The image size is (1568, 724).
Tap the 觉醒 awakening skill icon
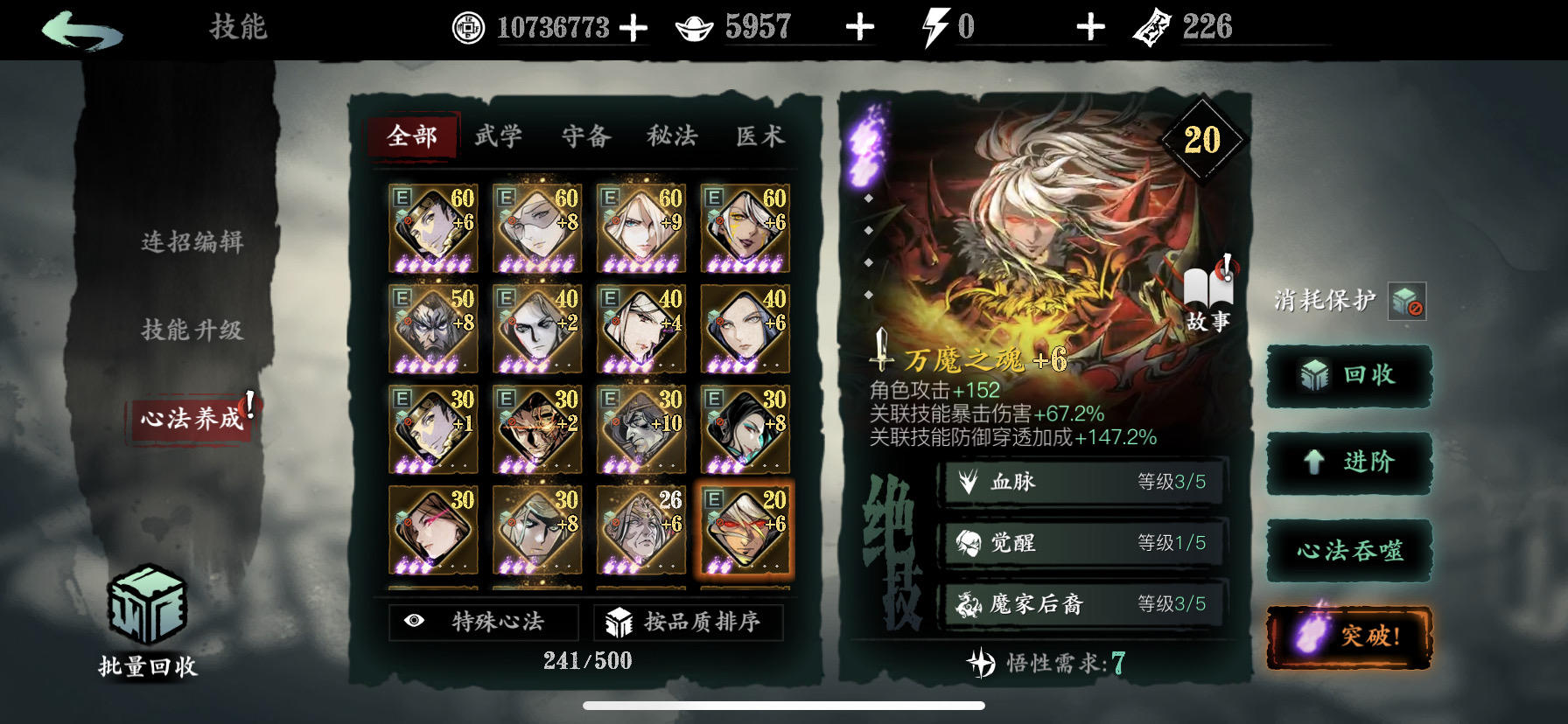(968, 543)
